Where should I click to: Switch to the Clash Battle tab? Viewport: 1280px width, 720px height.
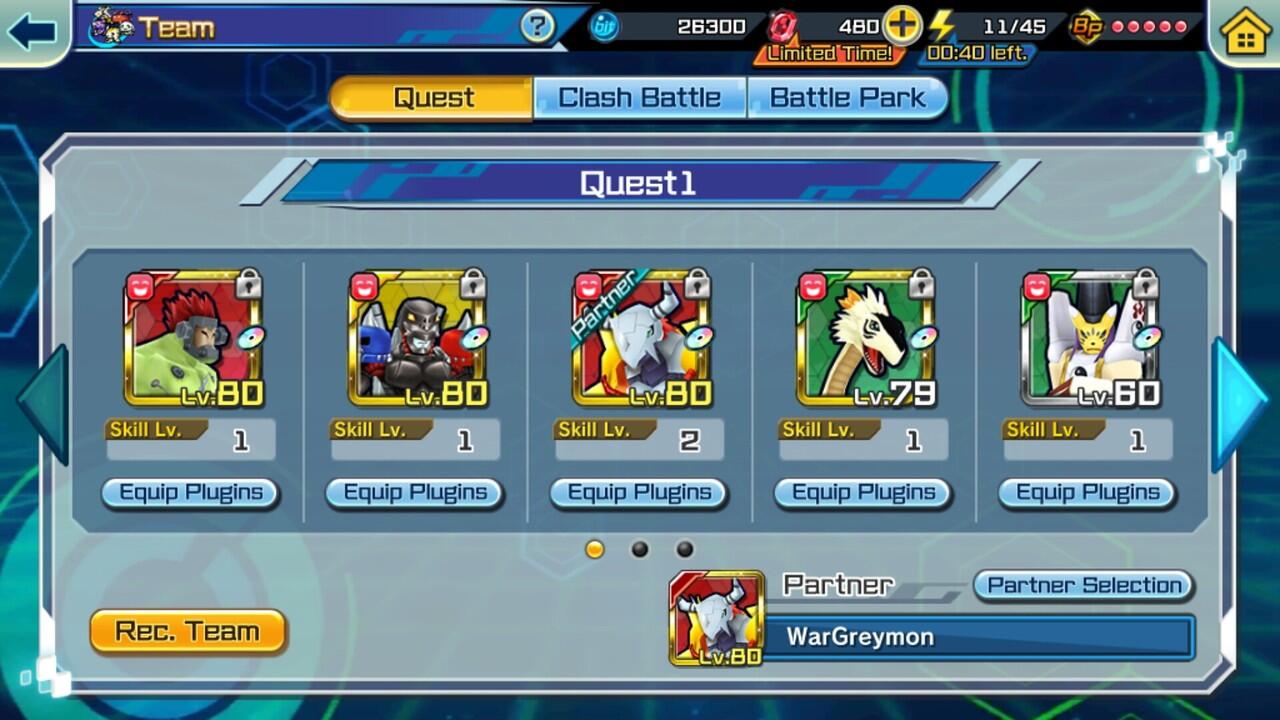click(640, 98)
